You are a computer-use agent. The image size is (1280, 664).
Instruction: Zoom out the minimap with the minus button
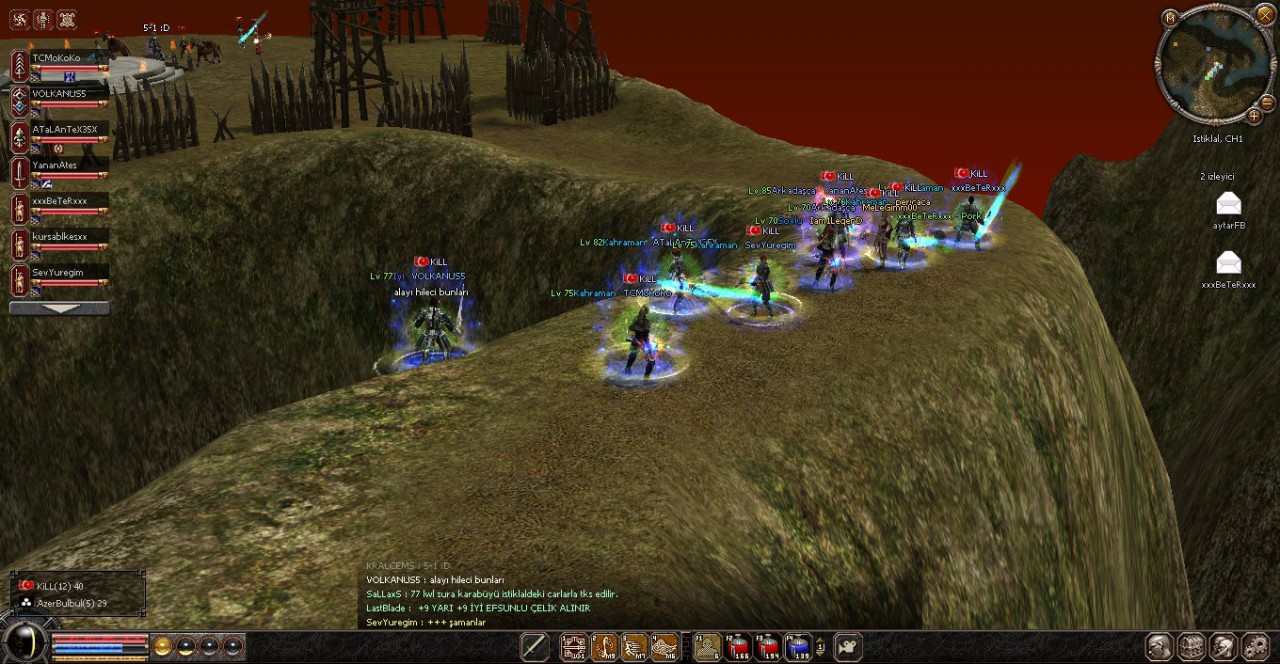1267,103
